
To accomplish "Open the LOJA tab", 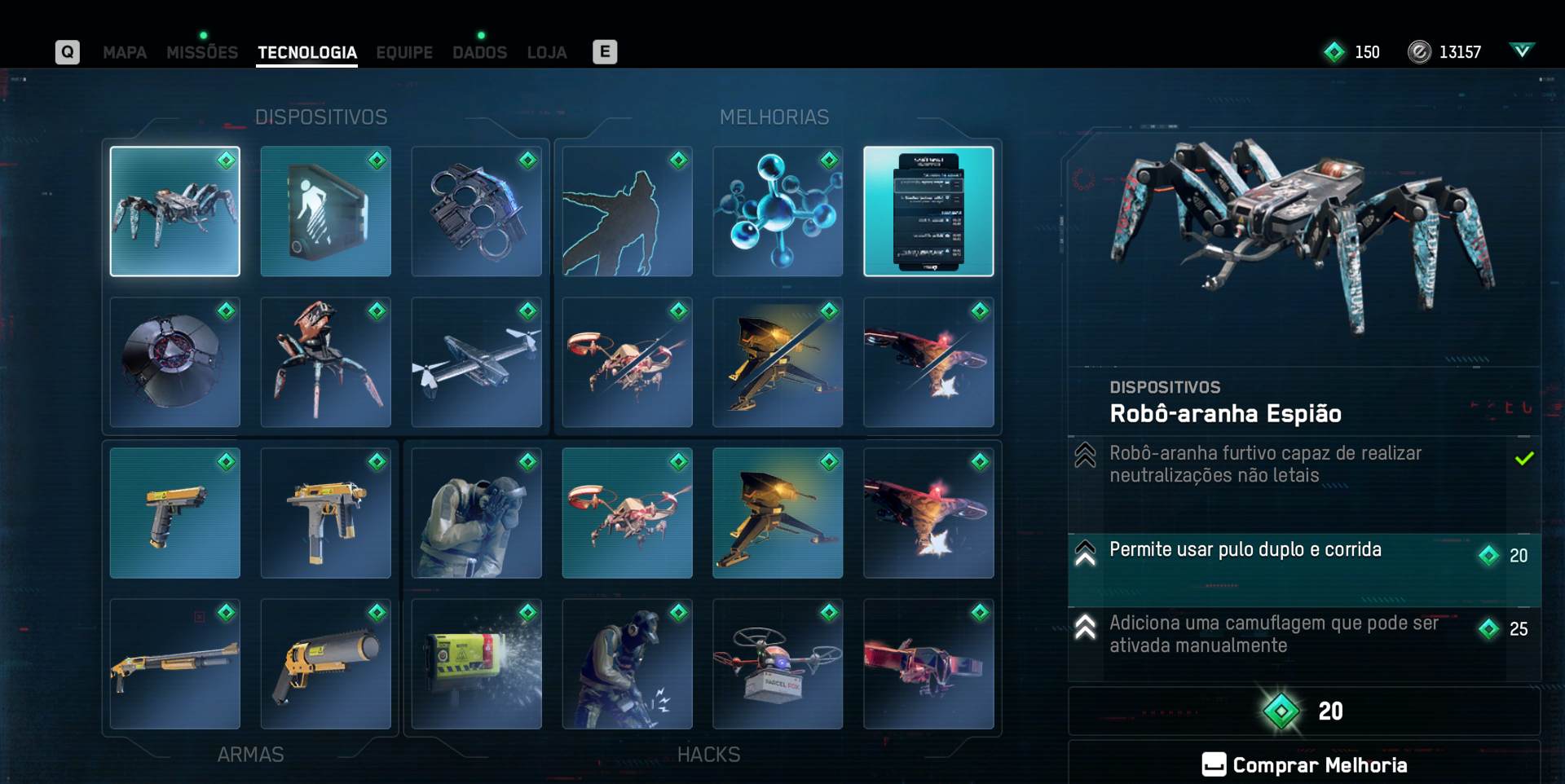I will pos(547,53).
